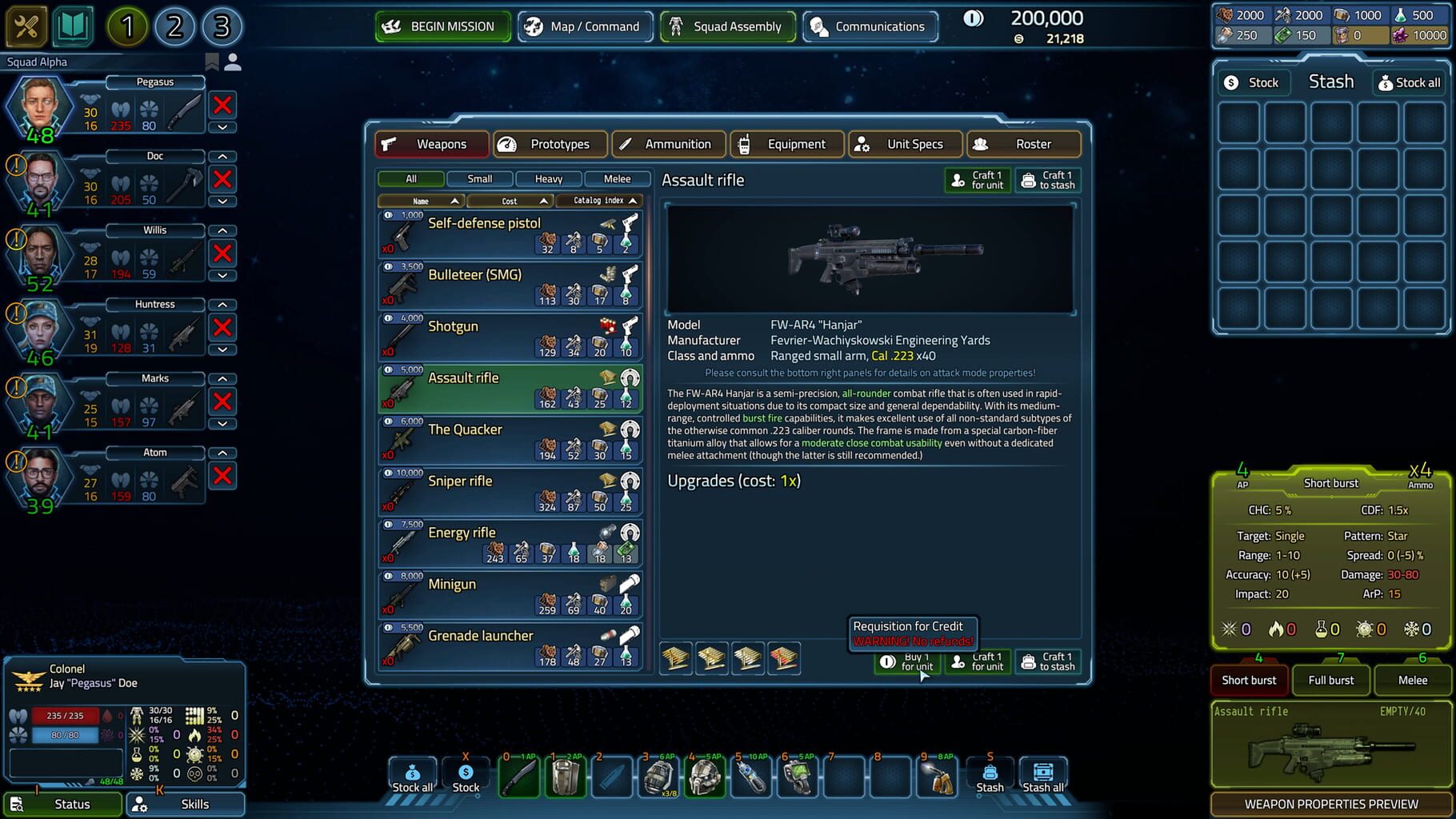
Task: Enable the Melee weapon filter
Action: click(x=617, y=178)
